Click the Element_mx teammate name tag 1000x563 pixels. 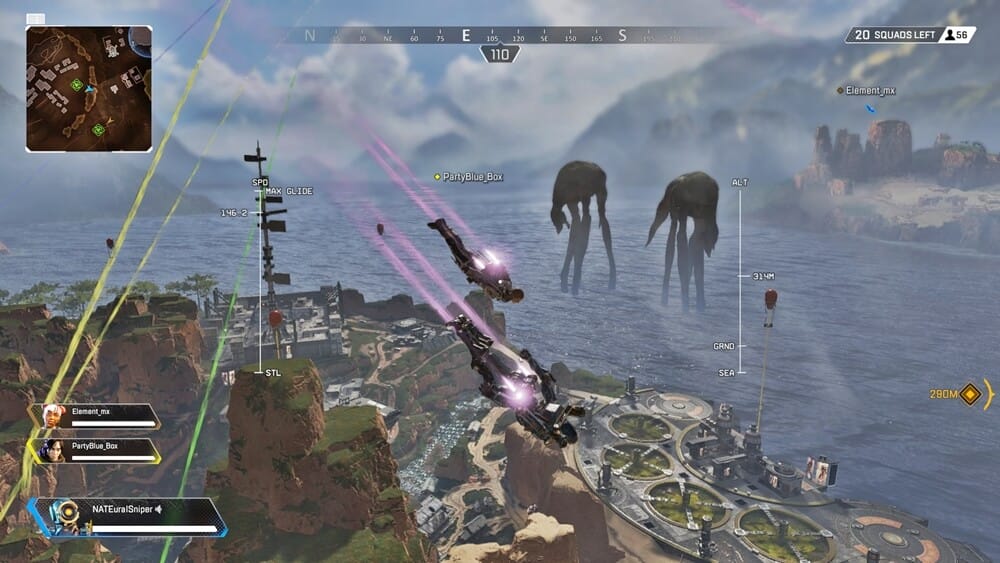[869, 91]
